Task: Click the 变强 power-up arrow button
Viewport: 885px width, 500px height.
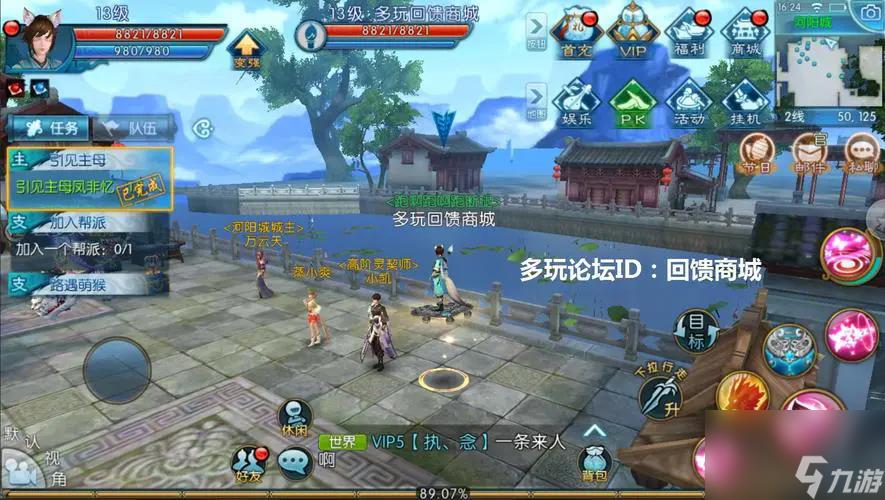Action: point(246,48)
